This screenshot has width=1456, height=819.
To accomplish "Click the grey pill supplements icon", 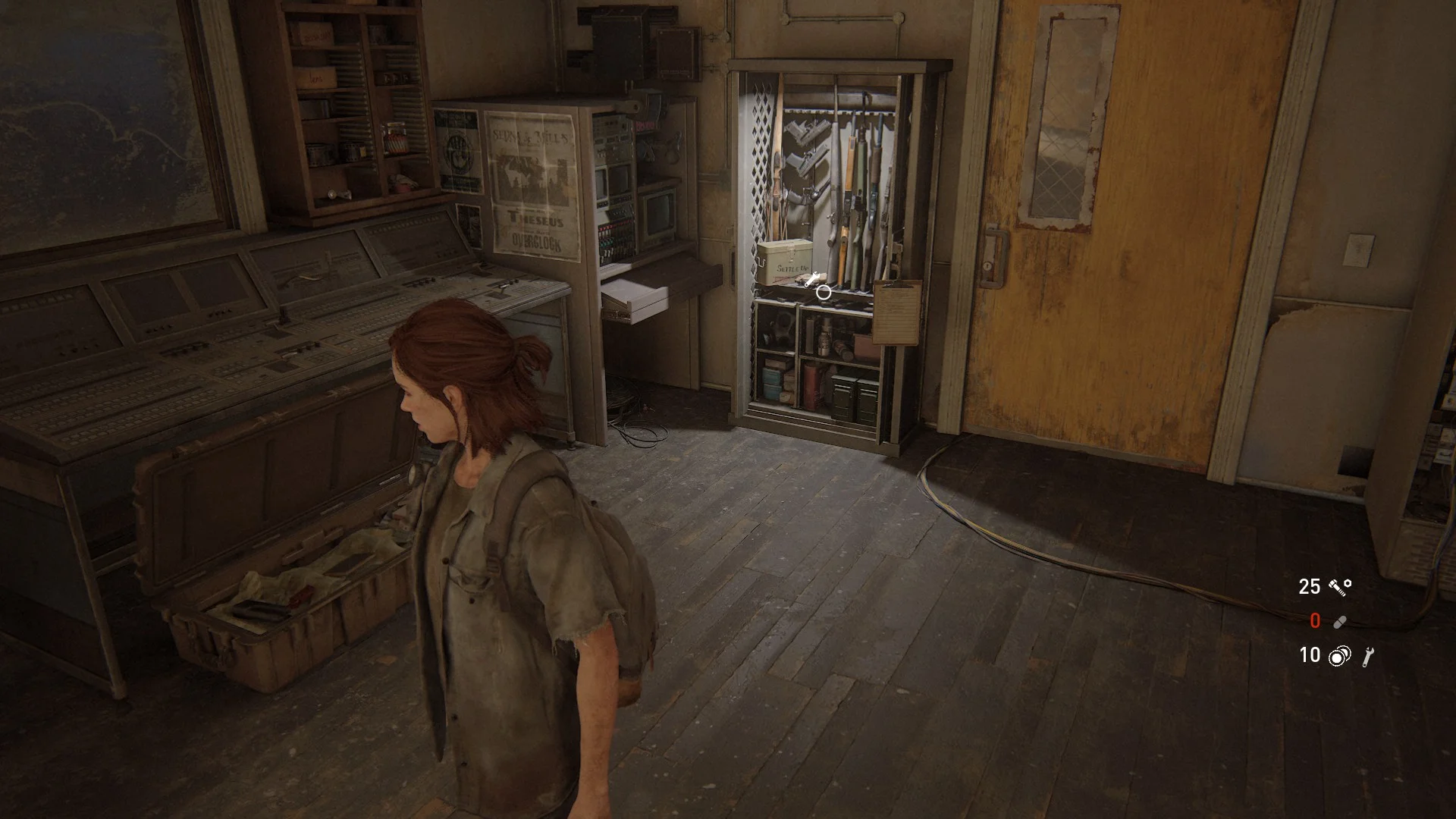I will [x=1339, y=622].
